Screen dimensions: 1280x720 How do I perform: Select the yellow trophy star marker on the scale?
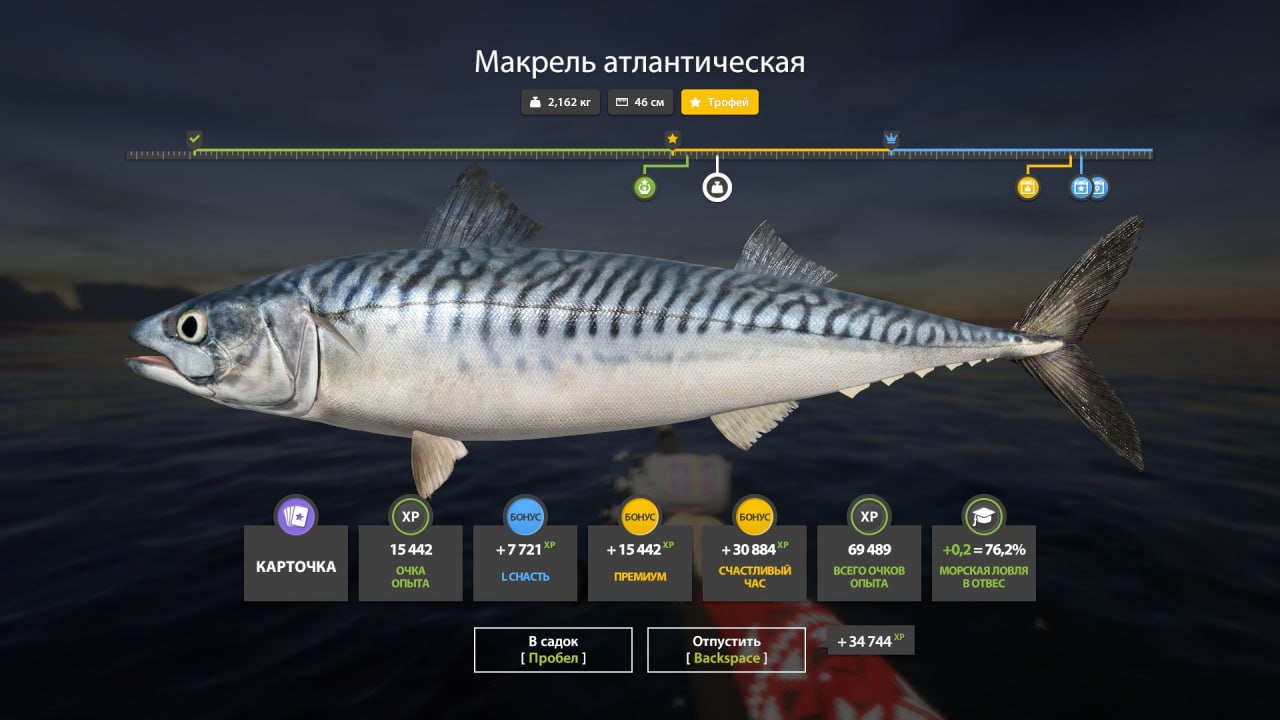click(x=673, y=140)
